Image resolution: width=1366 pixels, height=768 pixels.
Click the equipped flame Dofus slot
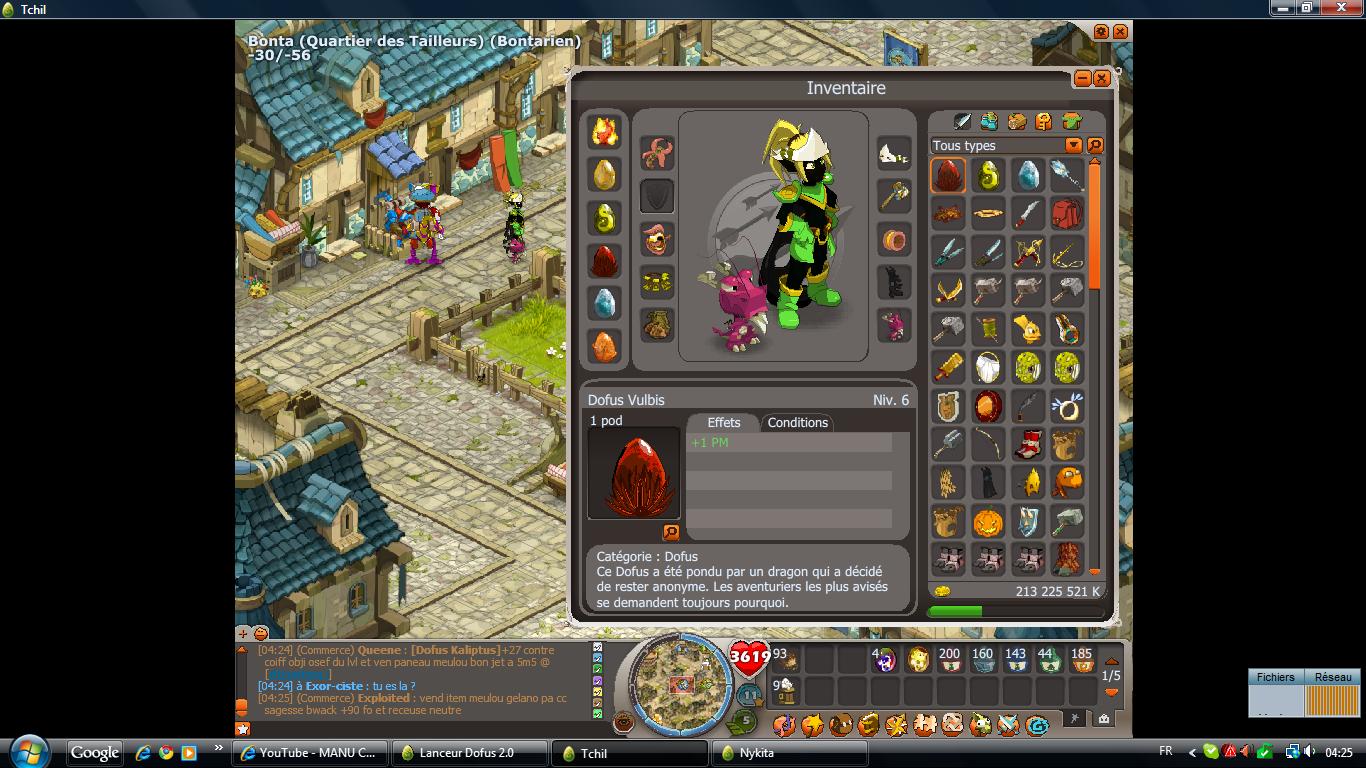[604, 132]
